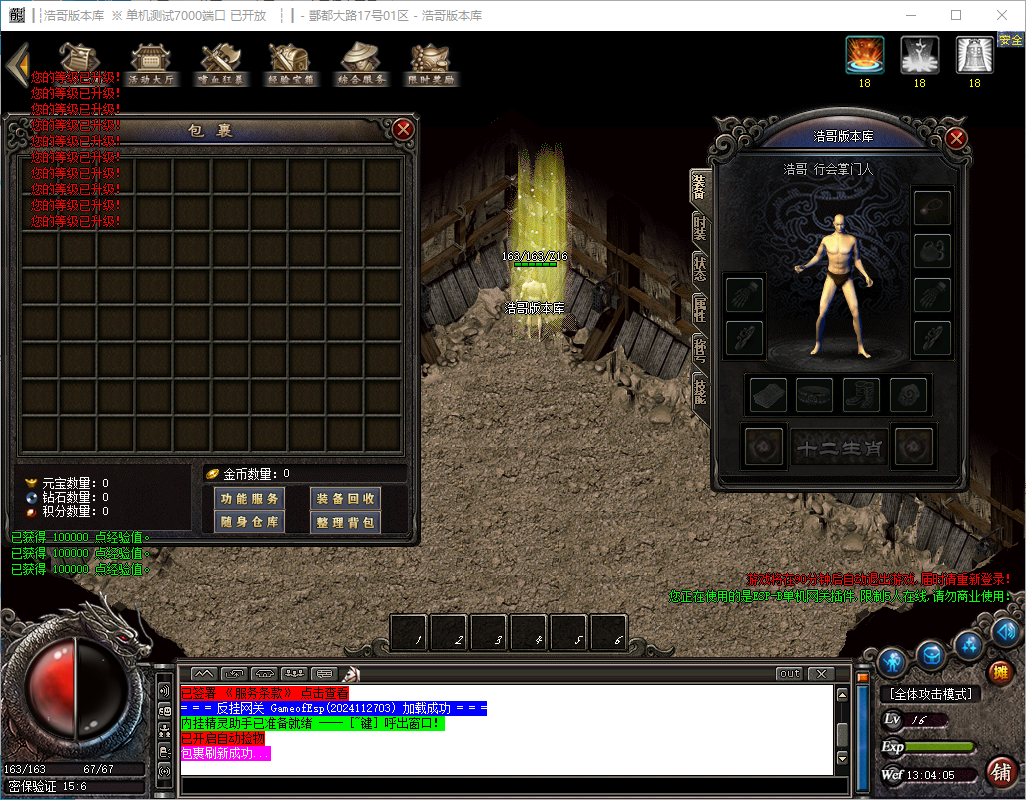This screenshot has width=1026, height=800.
Task: Sort the bag with 整理背包
Action: click(x=345, y=522)
